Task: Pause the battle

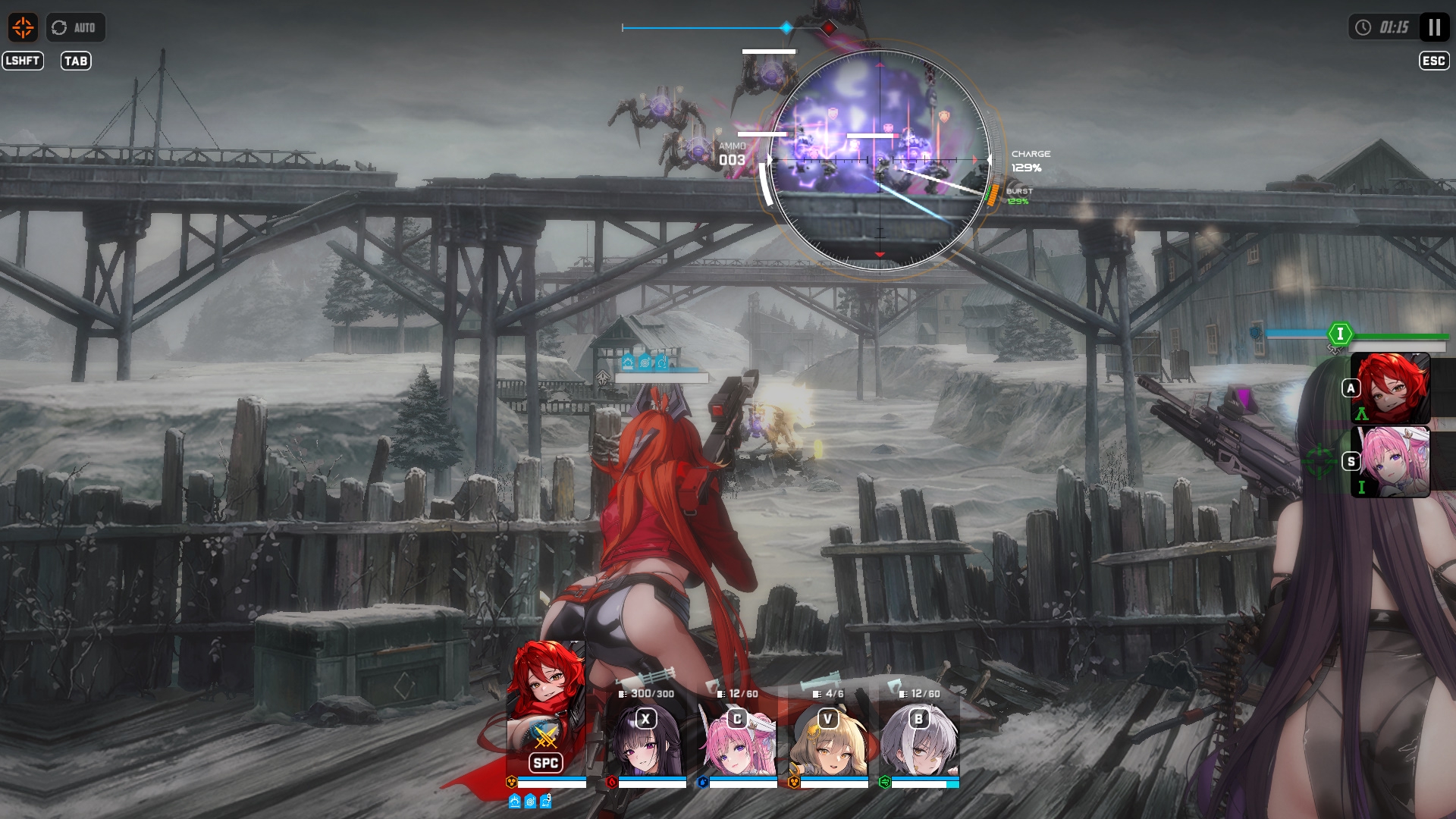Action: coord(1434,28)
